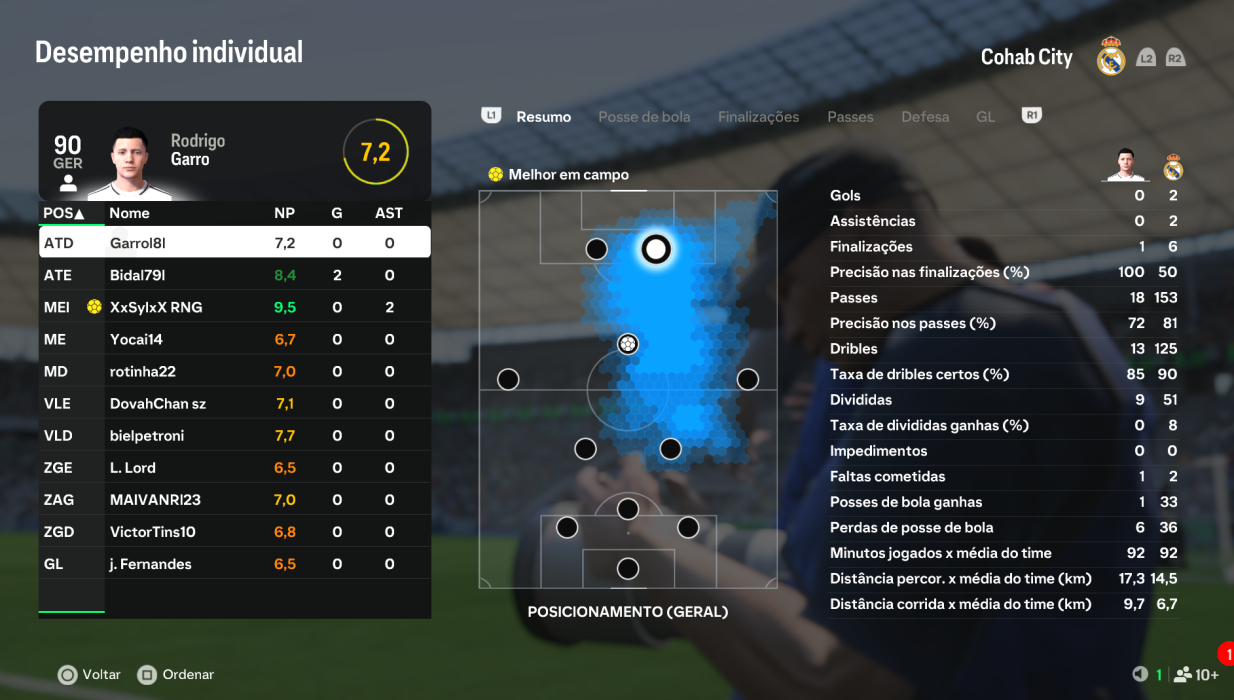
Task: Select player XxSylxX RNG
Action: [x=235, y=307]
